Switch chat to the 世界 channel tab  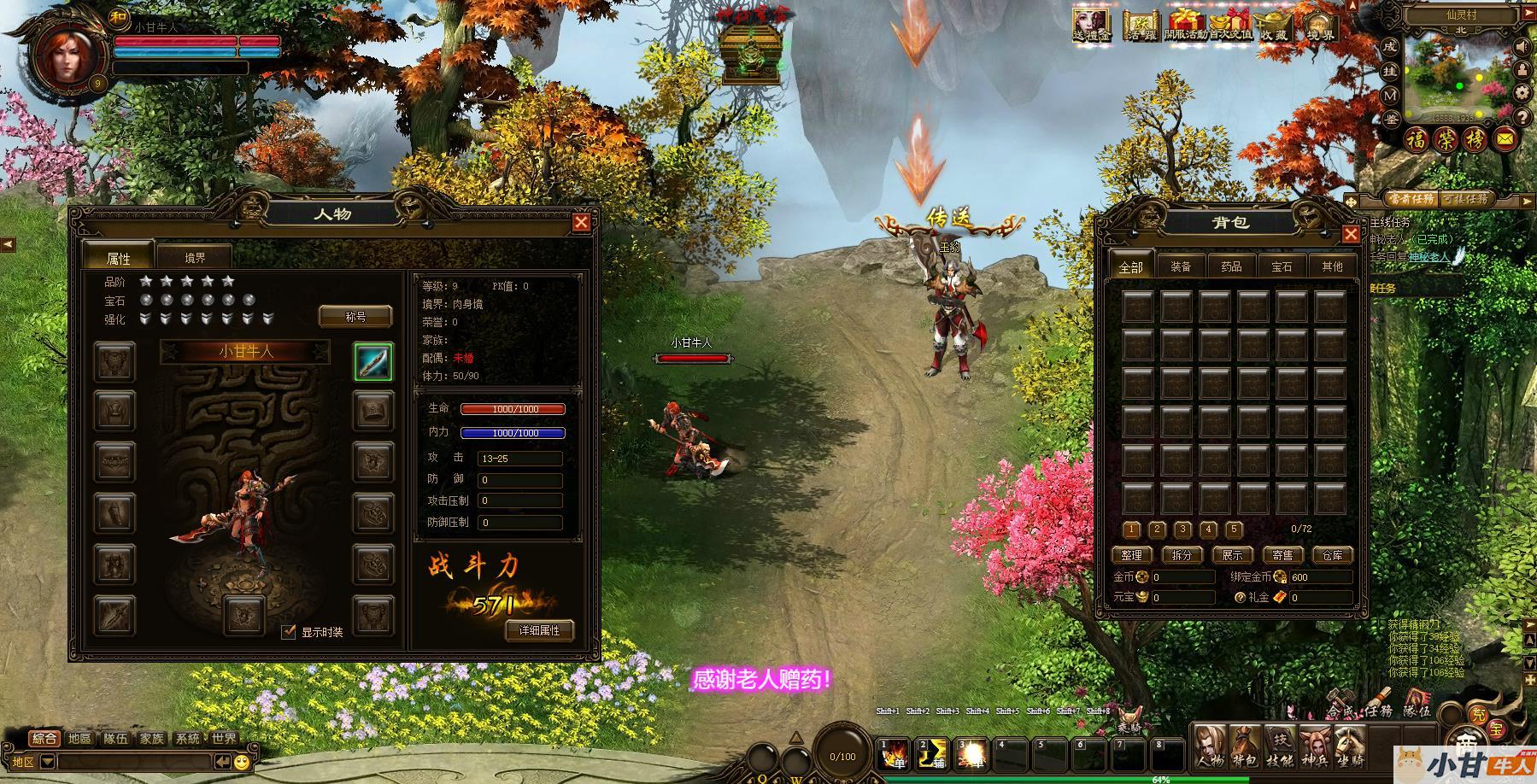pos(224,739)
